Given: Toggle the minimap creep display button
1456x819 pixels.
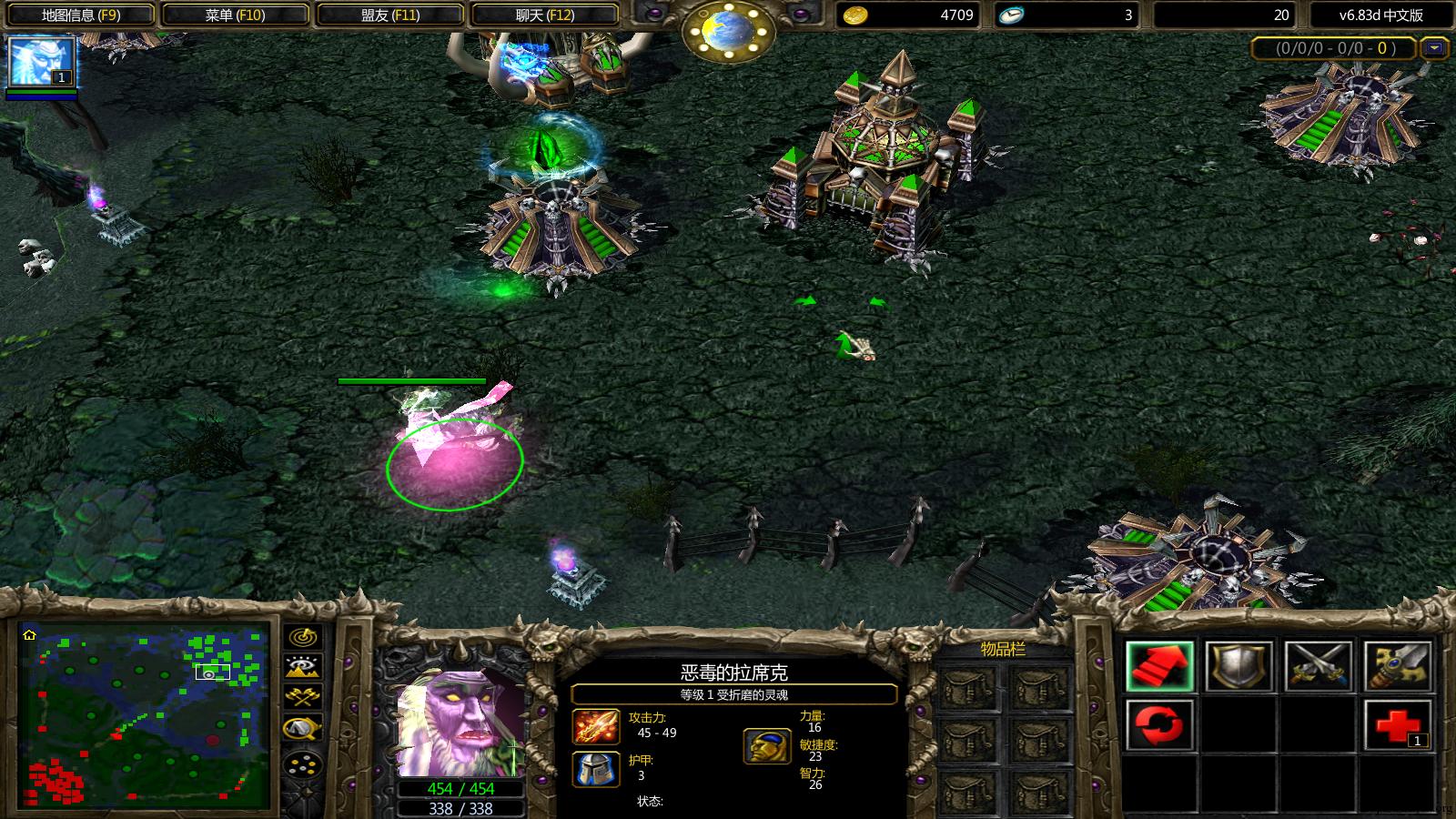Looking at the screenshot, I should (303, 729).
